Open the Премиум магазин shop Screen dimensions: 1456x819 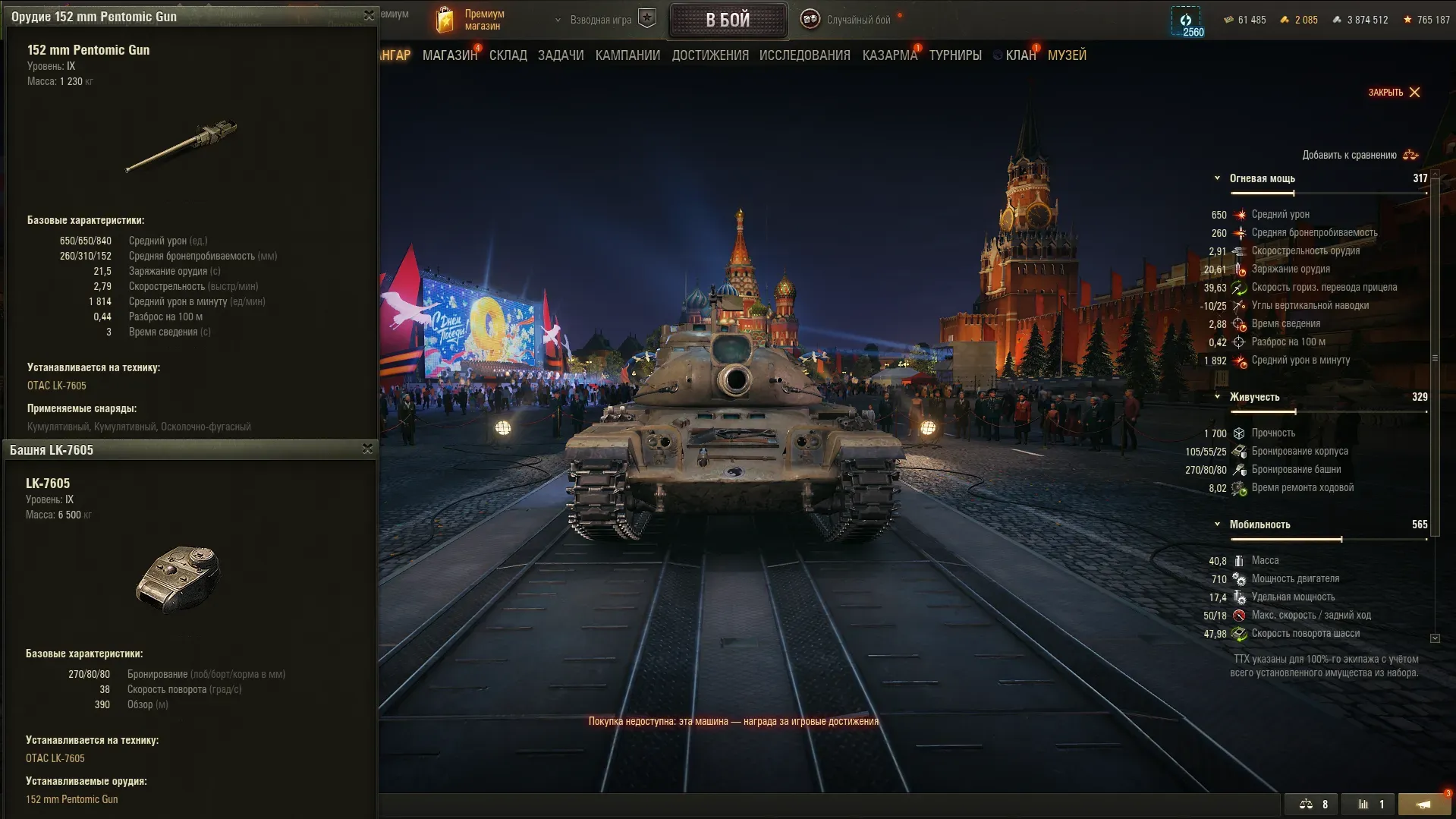point(470,20)
